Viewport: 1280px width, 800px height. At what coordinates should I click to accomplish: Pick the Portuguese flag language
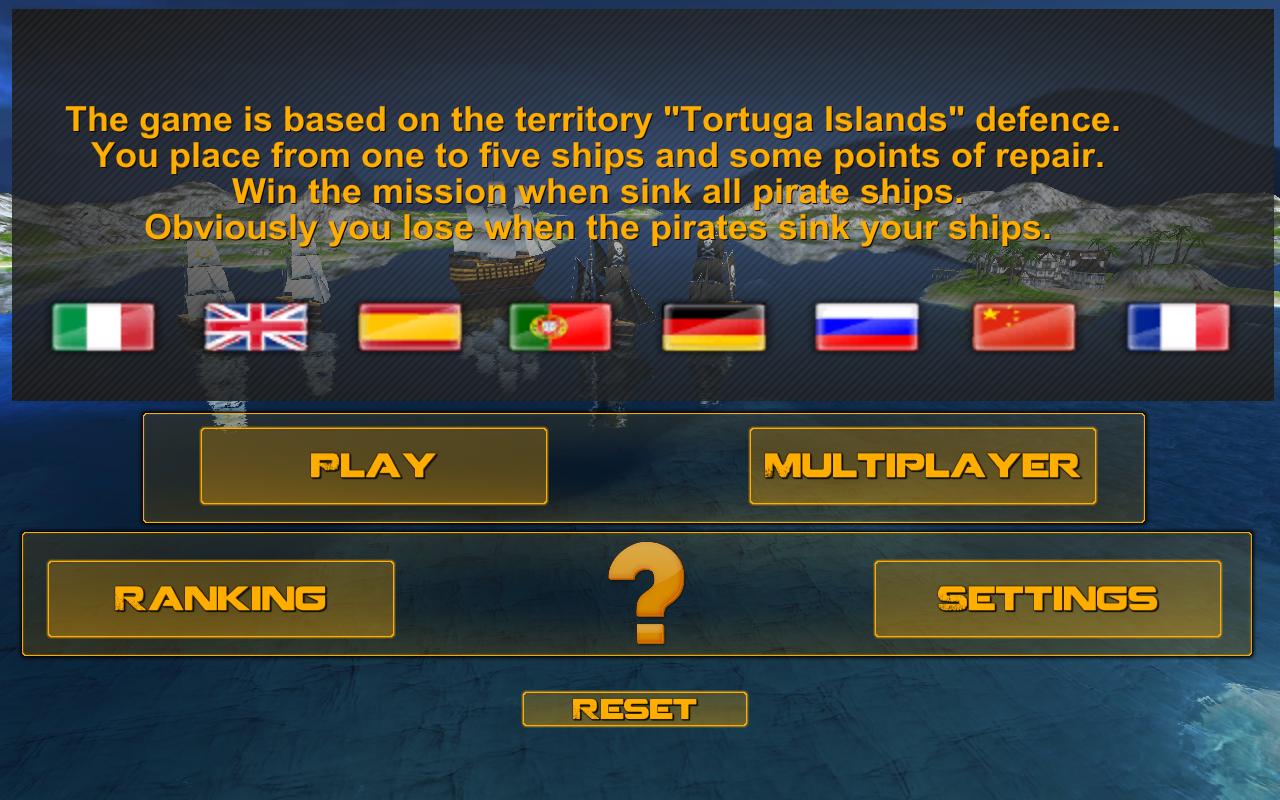pos(560,327)
